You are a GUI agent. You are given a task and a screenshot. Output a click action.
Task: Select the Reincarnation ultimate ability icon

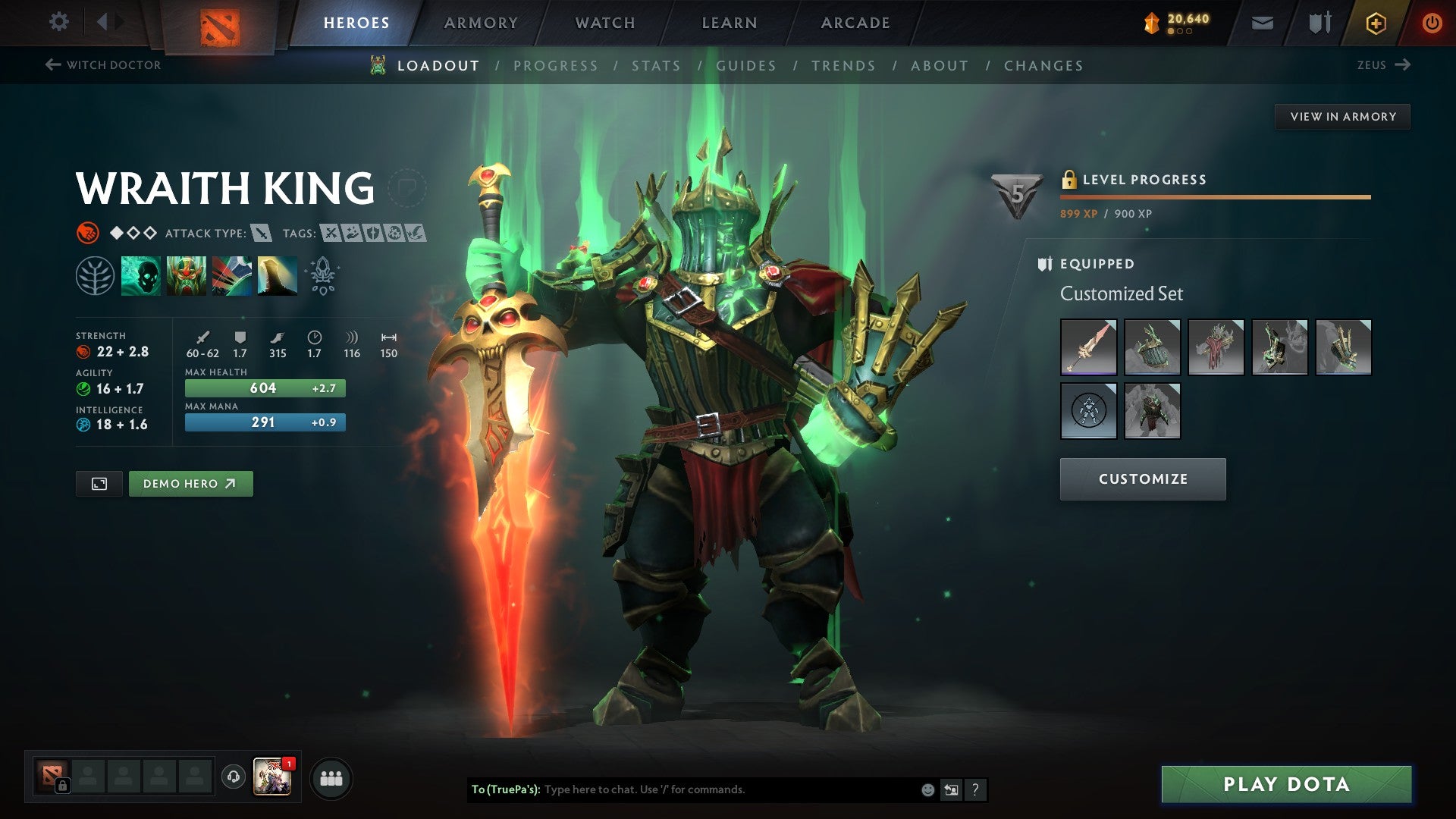[279, 276]
